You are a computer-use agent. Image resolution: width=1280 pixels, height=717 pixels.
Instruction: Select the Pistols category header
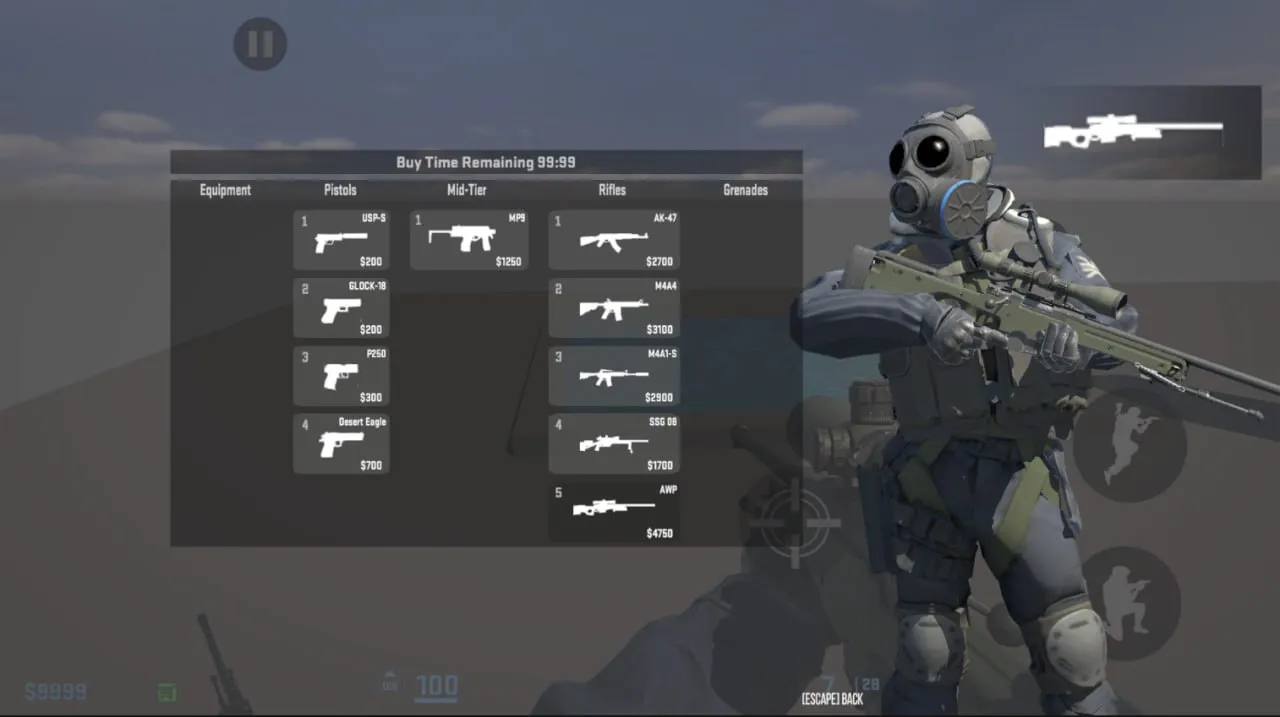[340, 190]
